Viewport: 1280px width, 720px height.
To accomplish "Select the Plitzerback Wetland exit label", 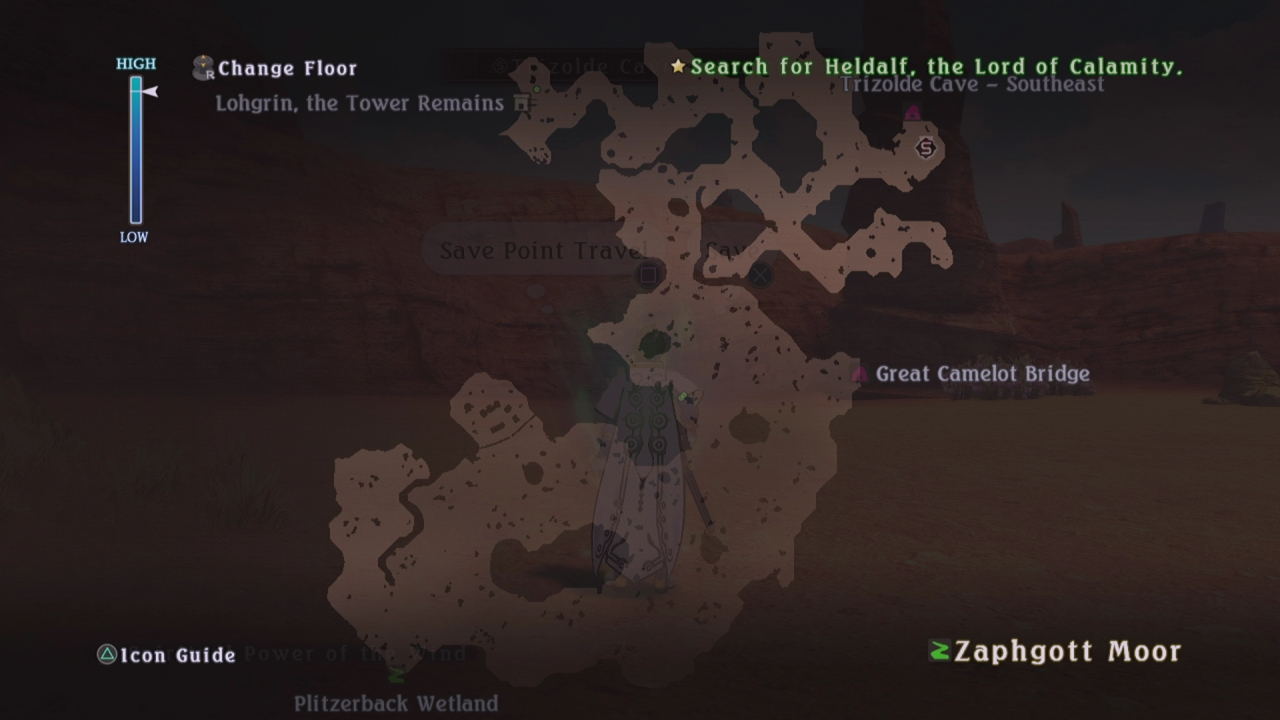I will (396, 703).
